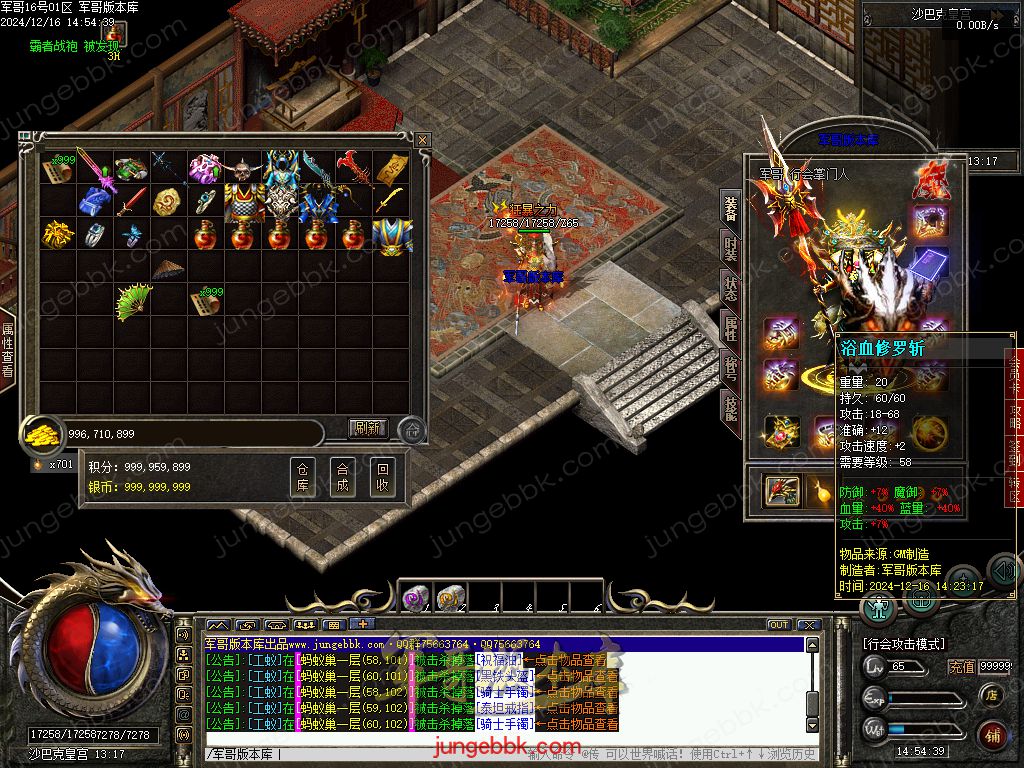Switch to the 属性 attributes tab

pyautogui.click(x=731, y=328)
